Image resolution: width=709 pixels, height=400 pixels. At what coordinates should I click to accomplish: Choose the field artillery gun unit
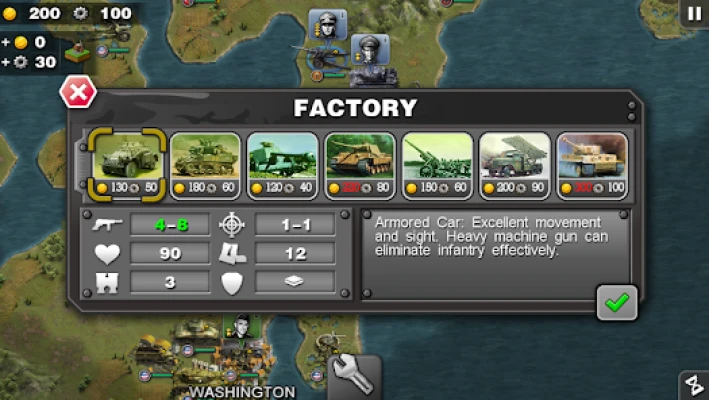pyautogui.click(x=437, y=163)
